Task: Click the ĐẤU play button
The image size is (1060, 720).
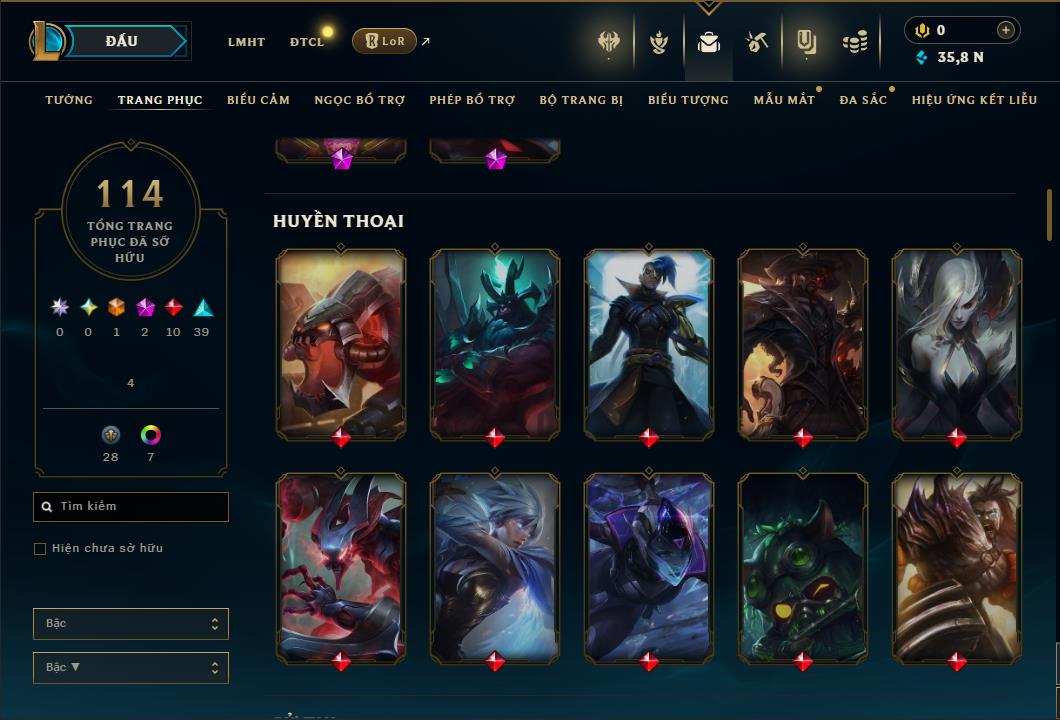Action: click(x=121, y=41)
